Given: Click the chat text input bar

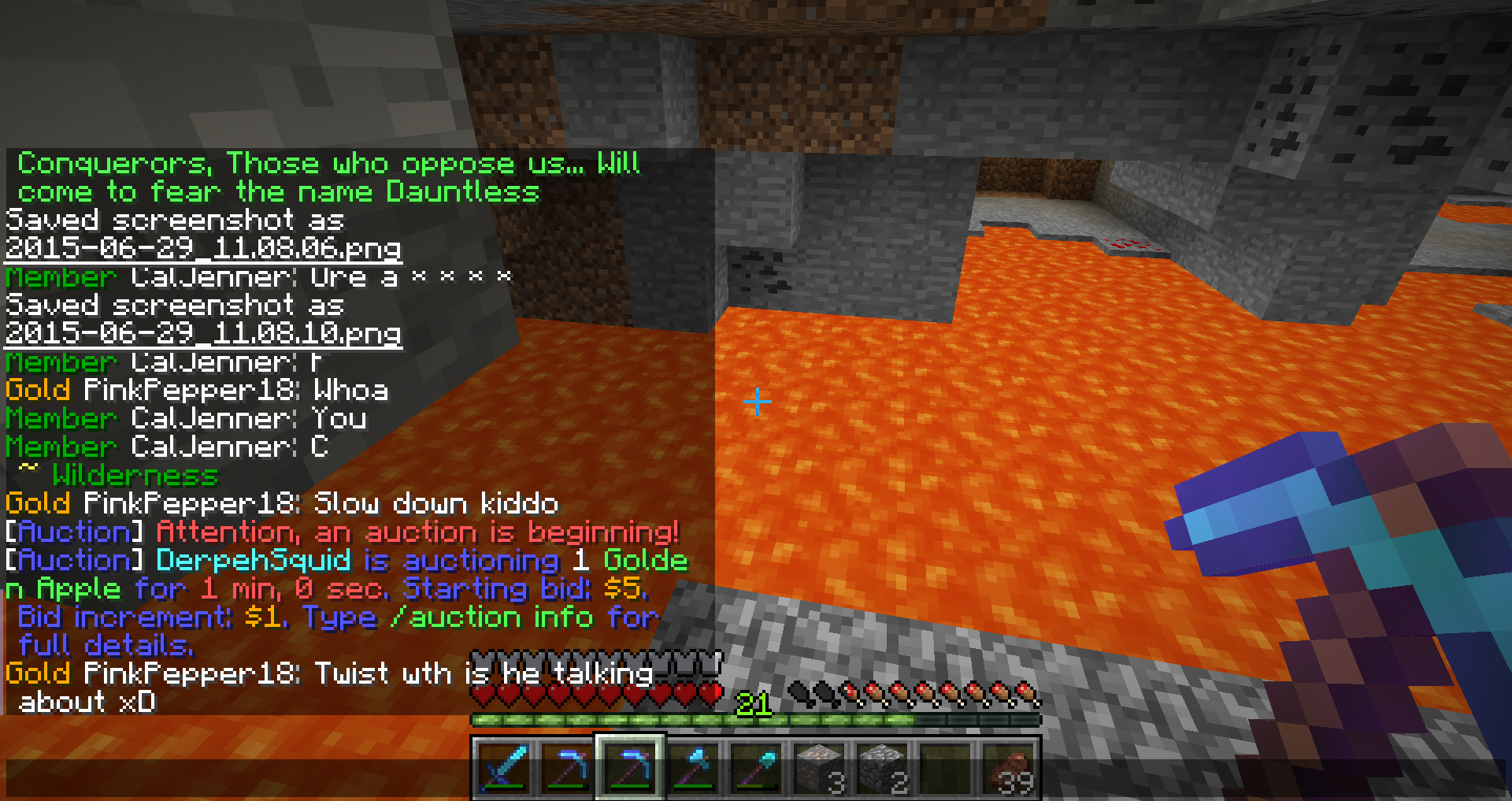Looking at the screenshot, I should pyautogui.click(x=236, y=778).
